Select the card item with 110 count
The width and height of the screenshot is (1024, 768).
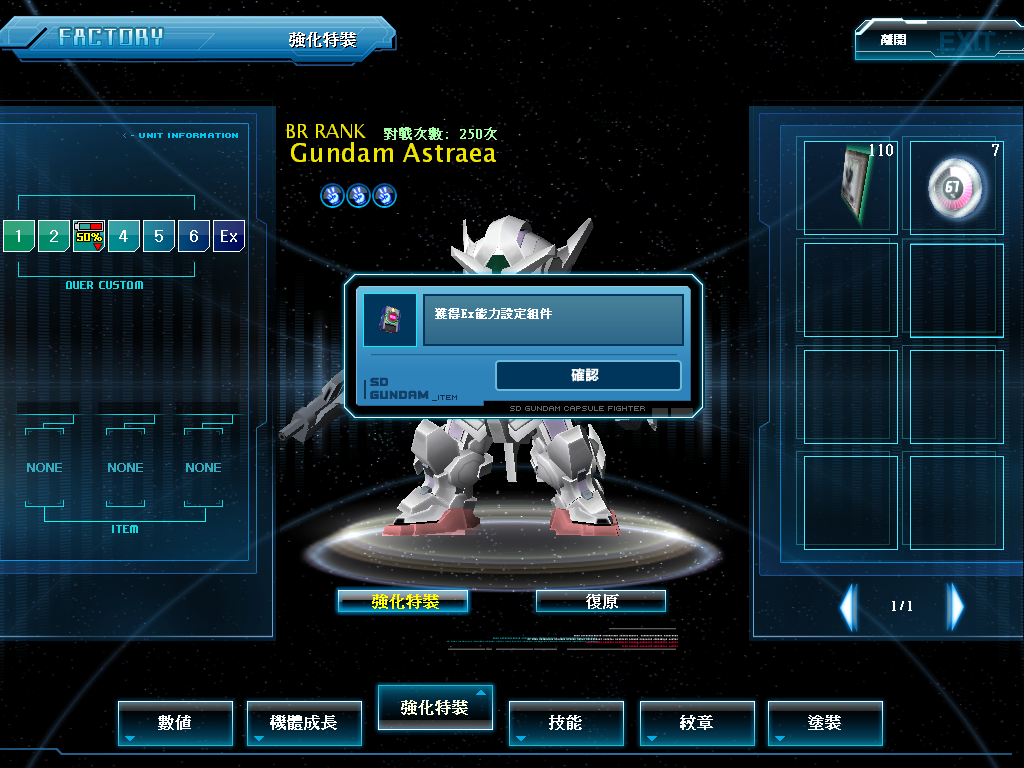pyautogui.click(x=851, y=186)
